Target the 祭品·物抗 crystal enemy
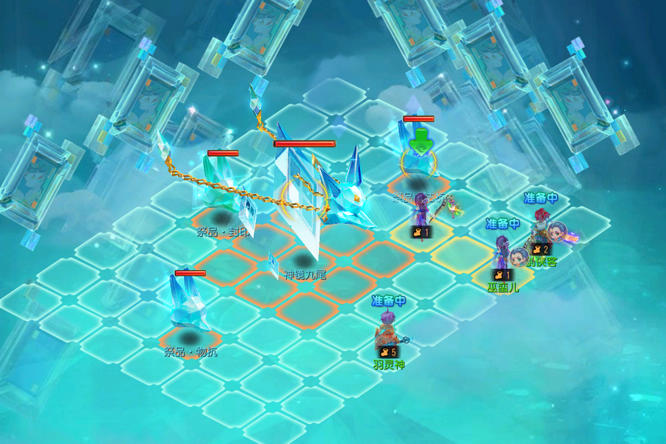Image resolution: width=666 pixels, height=444 pixels. 189,305
